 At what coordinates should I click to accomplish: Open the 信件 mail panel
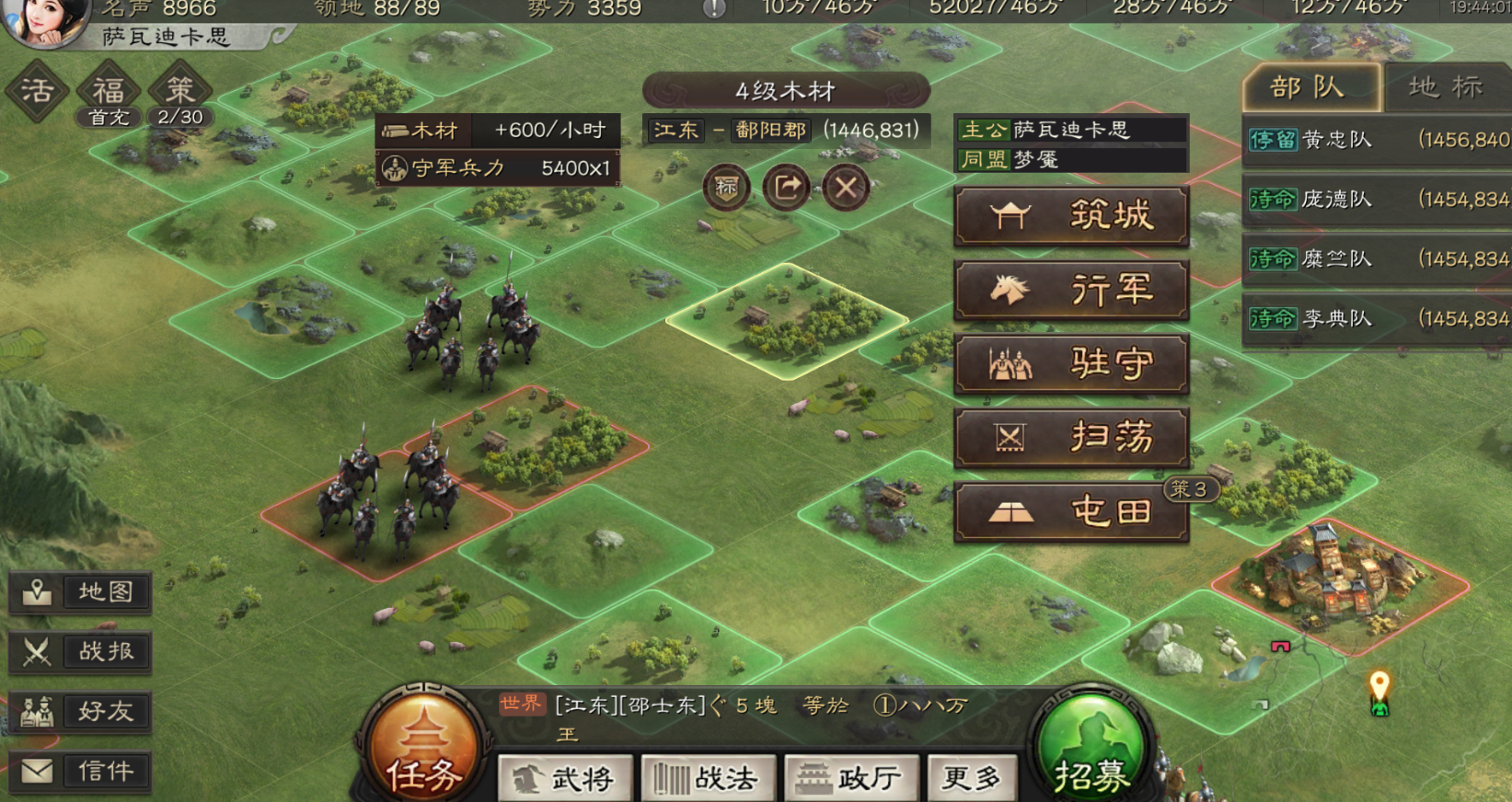[x=79, y=772]
